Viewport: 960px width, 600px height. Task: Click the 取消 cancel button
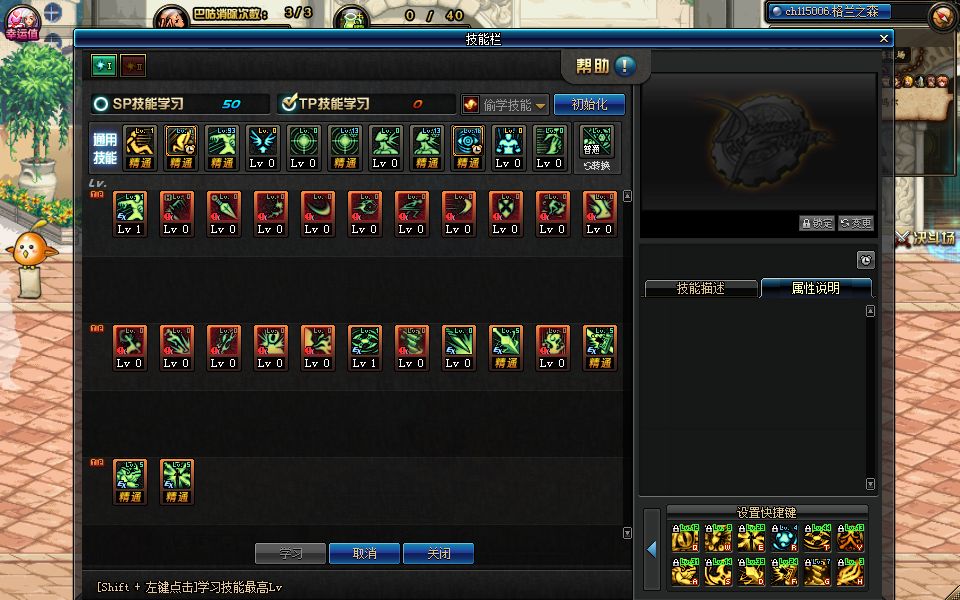[x=365, y=553]
